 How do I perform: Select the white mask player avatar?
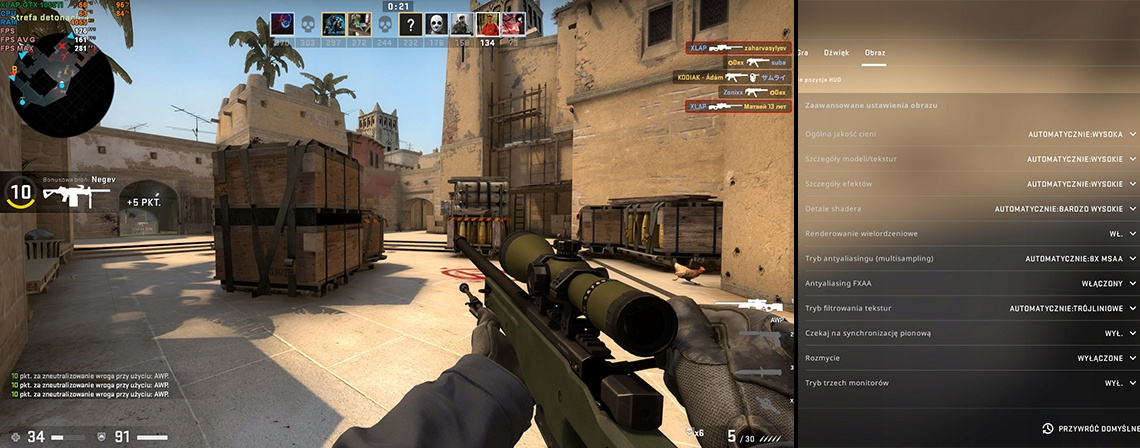(x=438, y=25)
